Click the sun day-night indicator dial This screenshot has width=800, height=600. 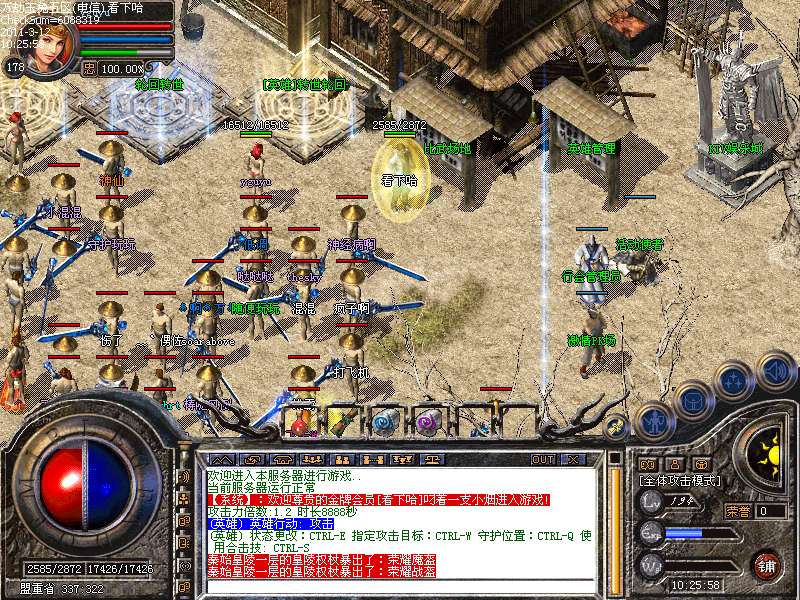point(767,447)
